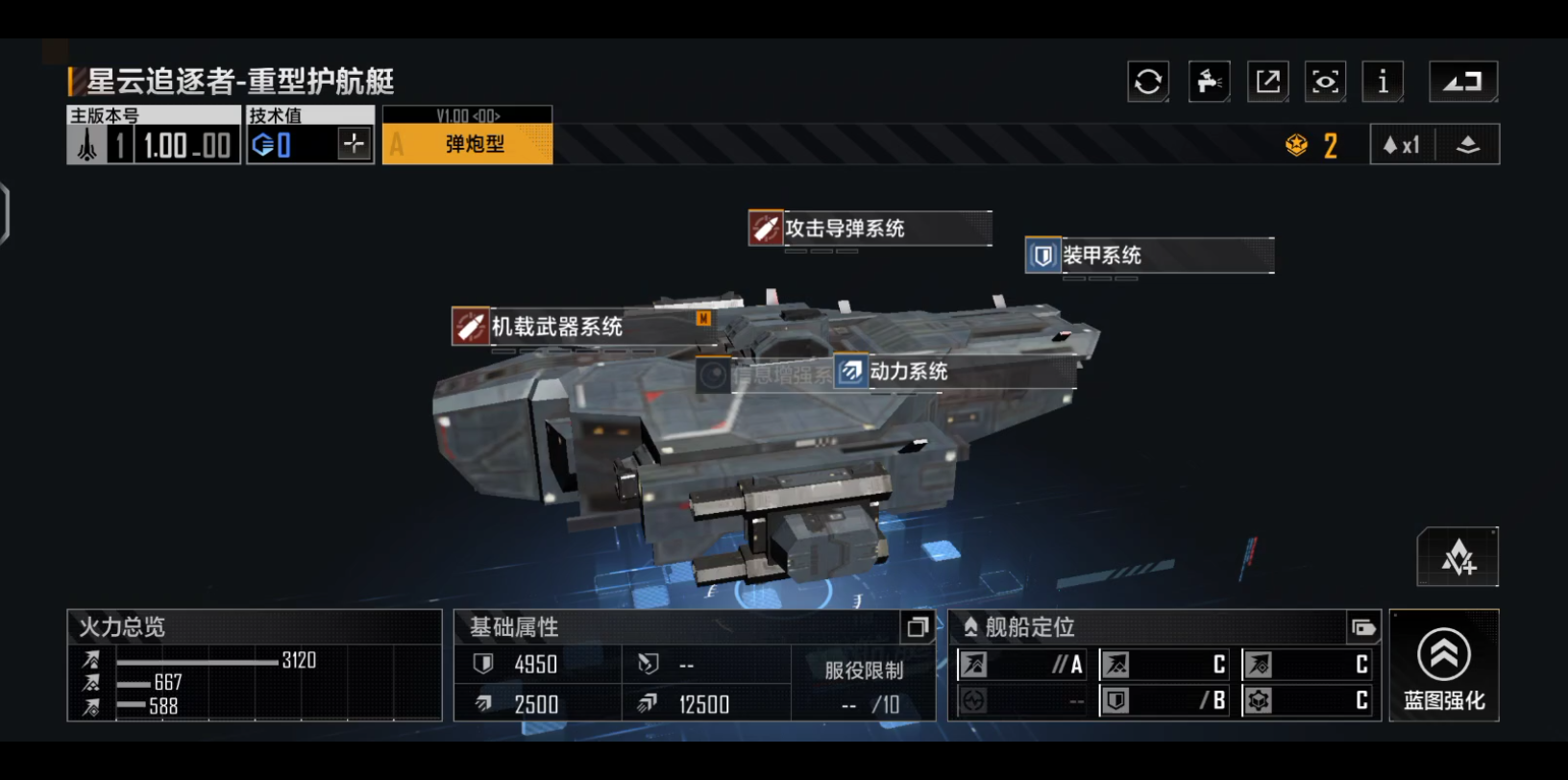
Task: Open the ship painting tool
Action: coord(1209,82)
